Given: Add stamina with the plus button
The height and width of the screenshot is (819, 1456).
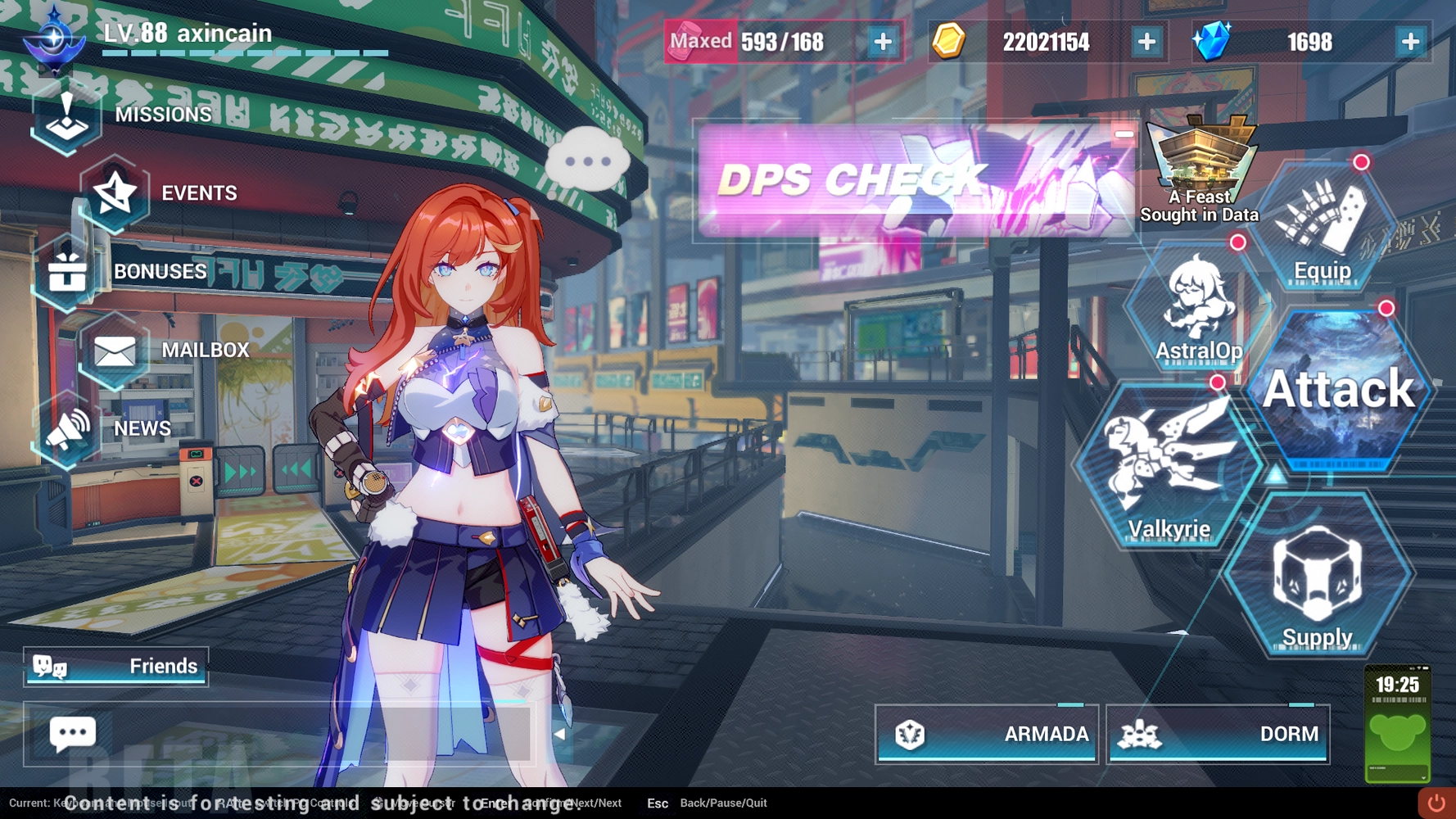Looking at the screenshot, I should pyautogui.click(x=883, y=42).
